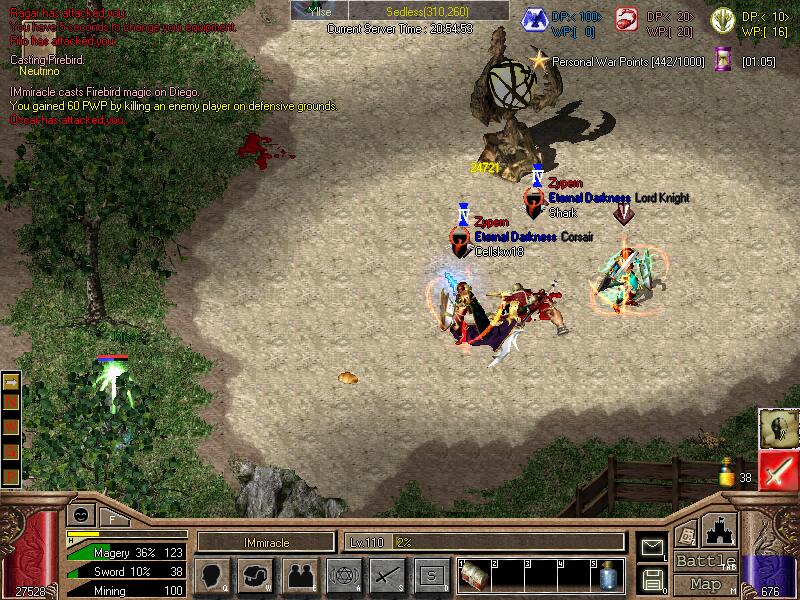Open the hexagram magic spell button

(343, 575)
